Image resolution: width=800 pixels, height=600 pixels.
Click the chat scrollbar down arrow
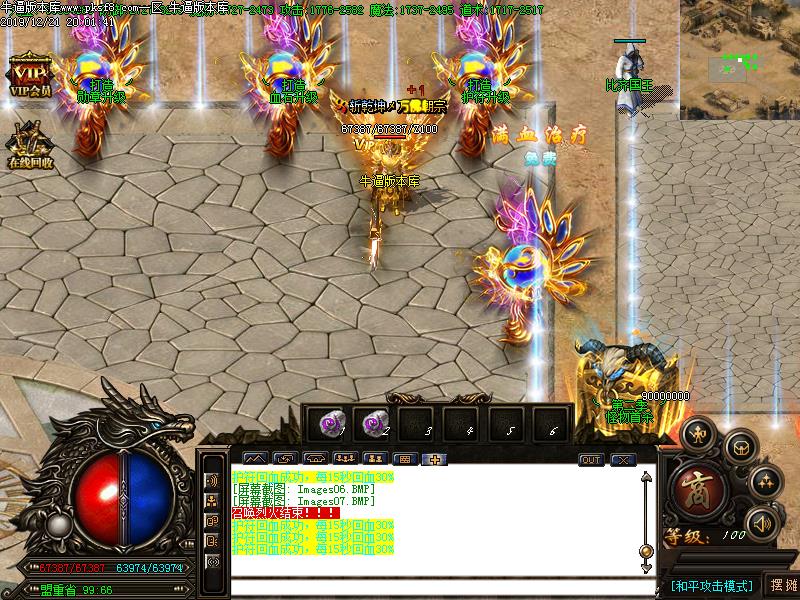(x=646, y=551)
